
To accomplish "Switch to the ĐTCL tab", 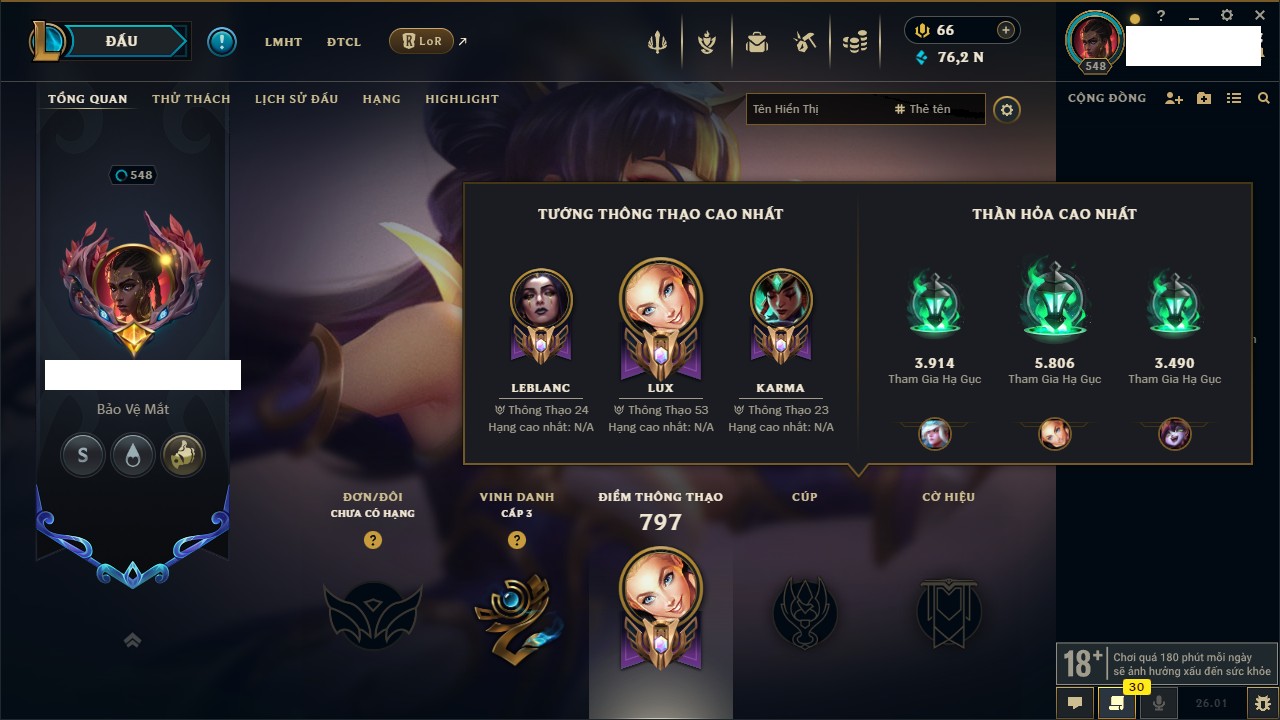I will point(343,42).
